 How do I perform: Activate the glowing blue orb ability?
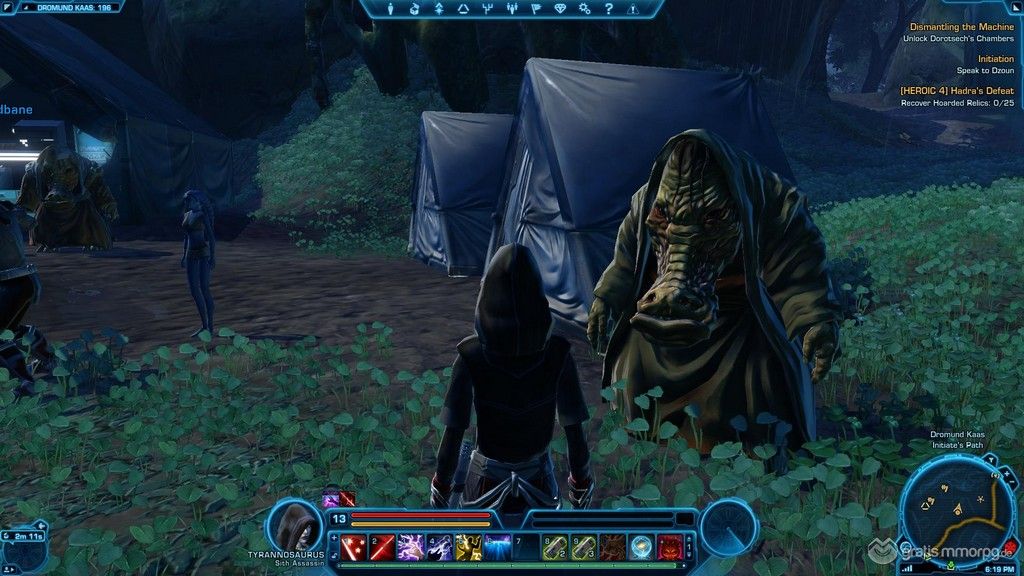click(x=641, y=546)
